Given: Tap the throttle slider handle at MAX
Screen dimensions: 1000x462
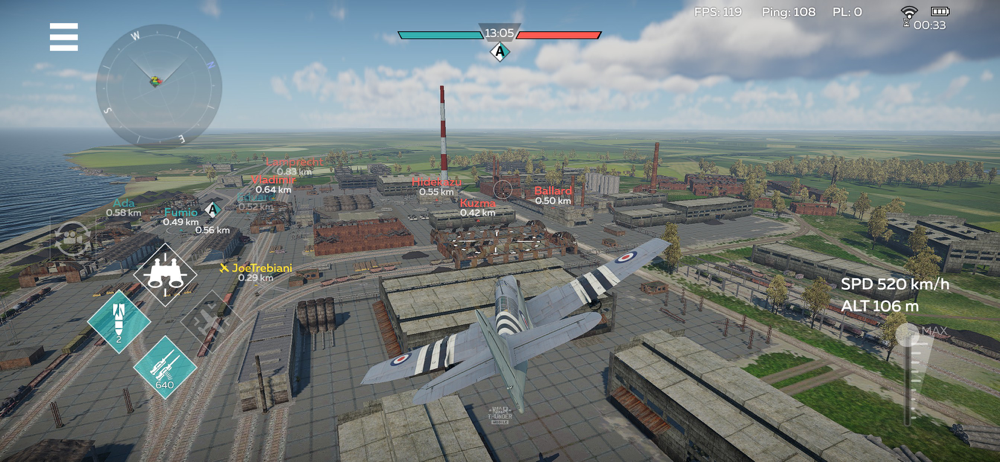Looking at the screenshot, I should pyautogui.click(x=910, y=333).
